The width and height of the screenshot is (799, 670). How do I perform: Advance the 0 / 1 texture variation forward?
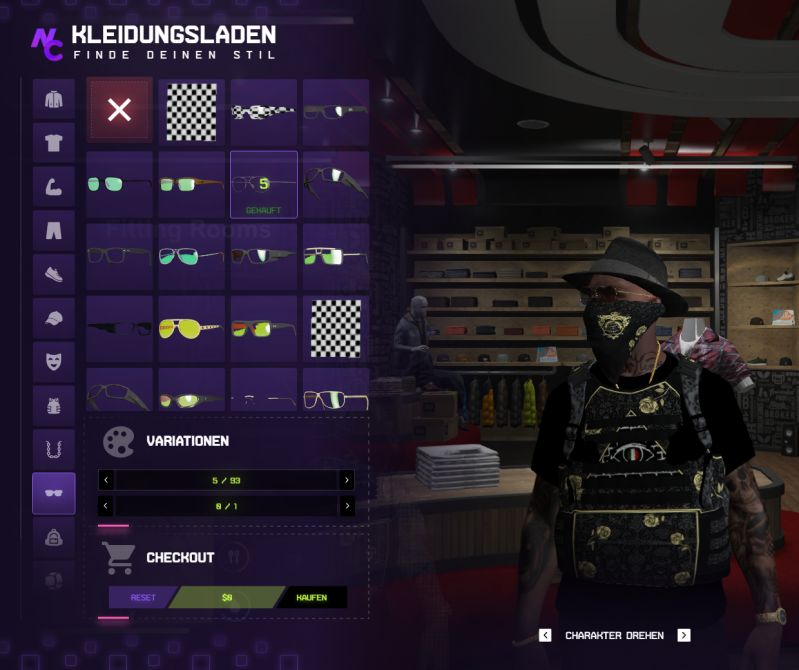(x=347, y=506)
